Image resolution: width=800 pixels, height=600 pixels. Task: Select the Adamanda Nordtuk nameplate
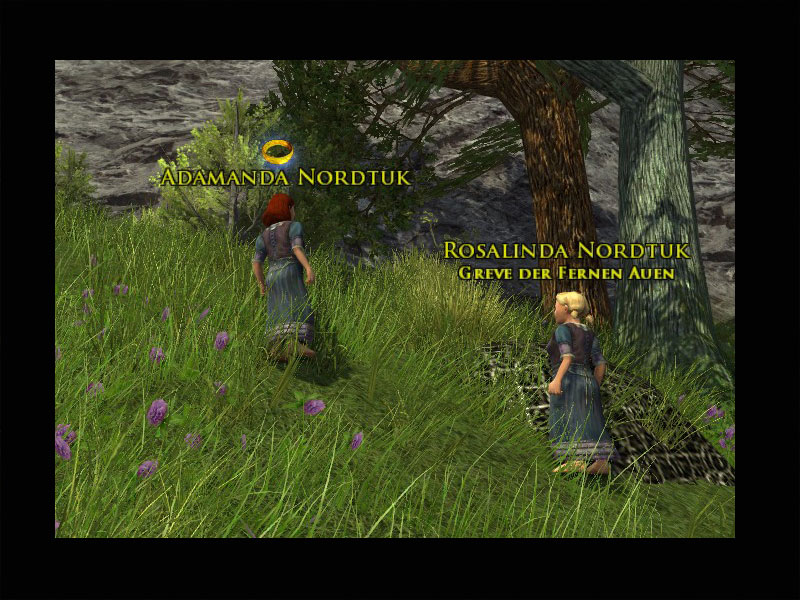(x=286, y=178)
